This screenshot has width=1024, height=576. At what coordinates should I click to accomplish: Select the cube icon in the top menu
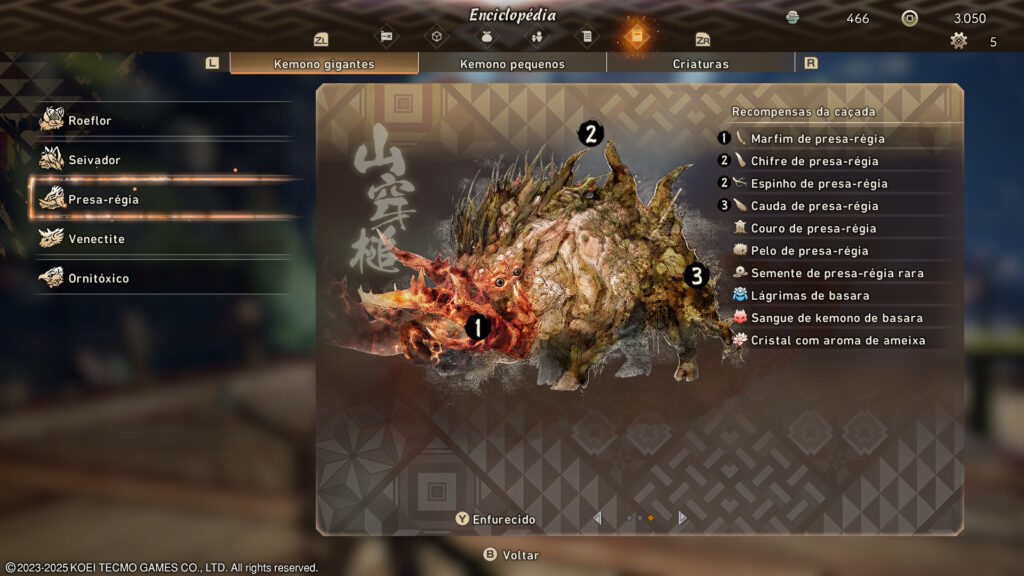coord(437,37)
